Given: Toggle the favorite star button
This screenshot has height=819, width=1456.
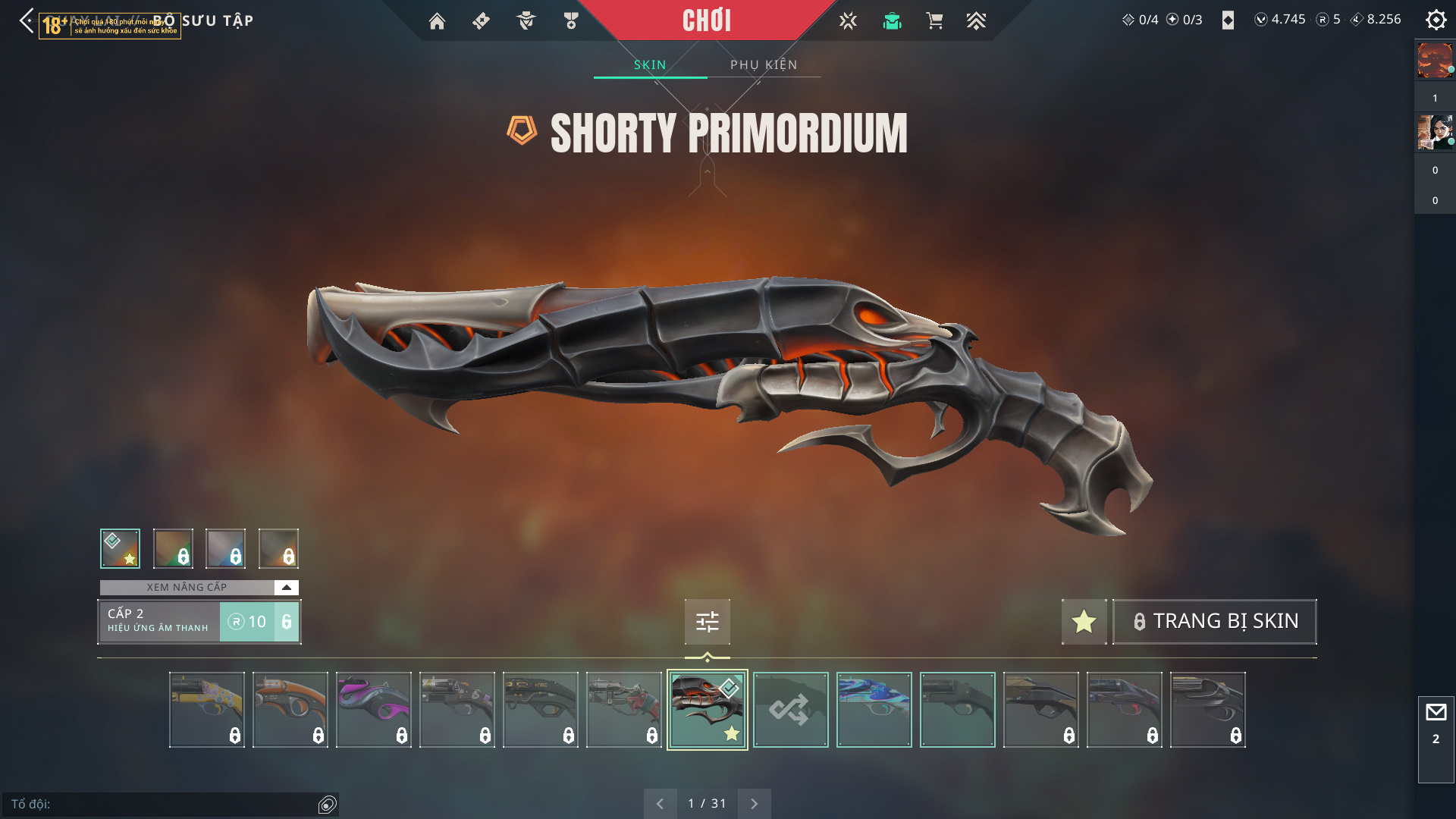Looking at the screenshot, I should 1084,622.
